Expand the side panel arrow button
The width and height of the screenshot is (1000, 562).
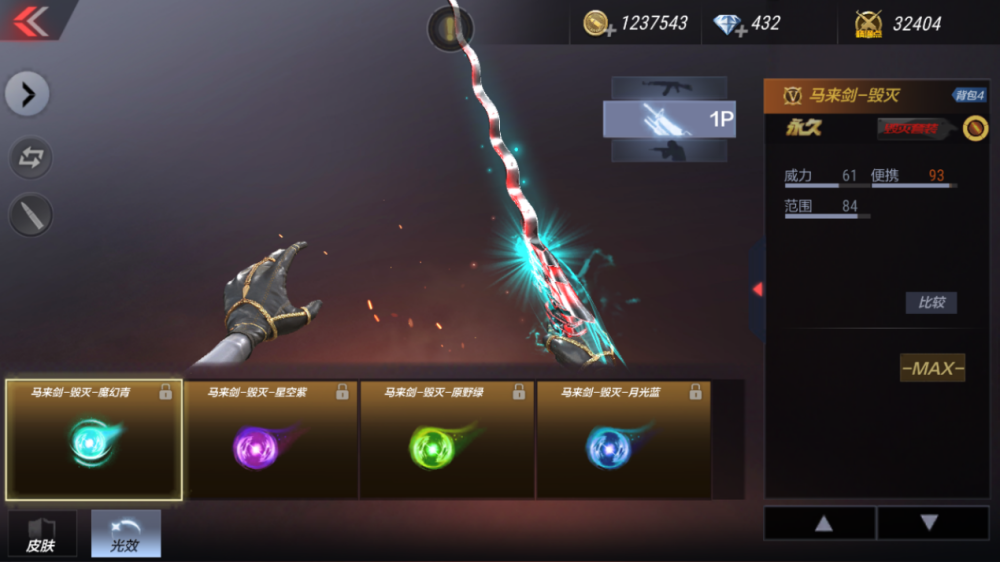(x=28, y=95)
